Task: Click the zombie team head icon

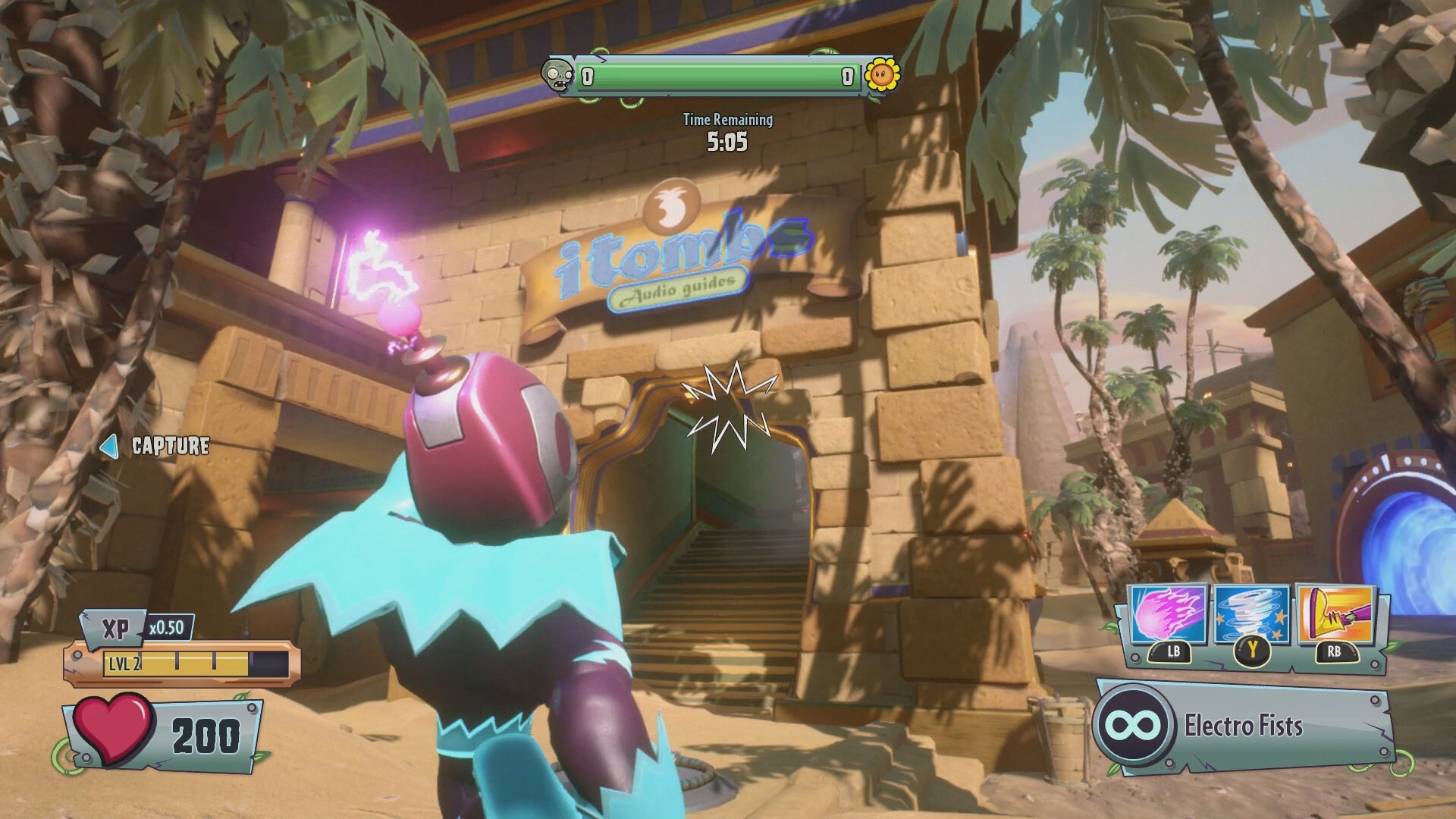Action: 558,76
